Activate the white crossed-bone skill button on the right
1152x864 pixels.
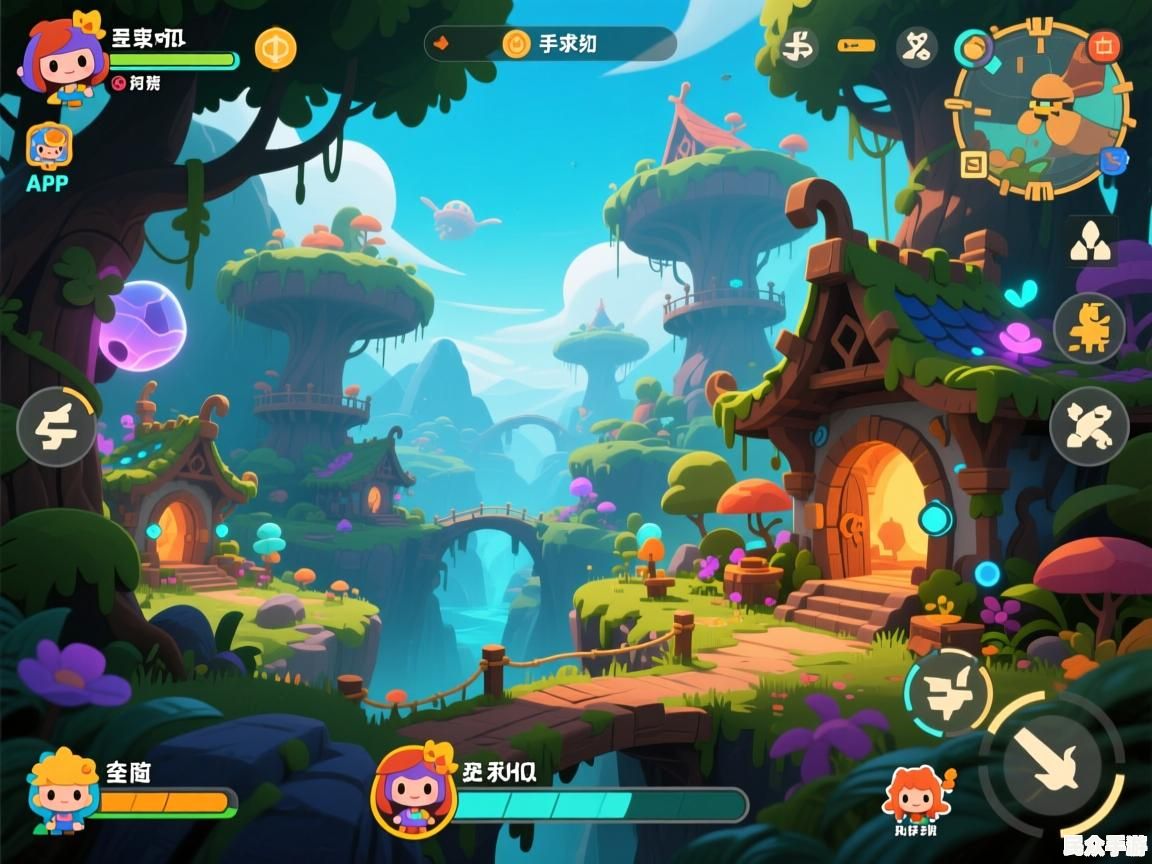[x=1088, y=426]
